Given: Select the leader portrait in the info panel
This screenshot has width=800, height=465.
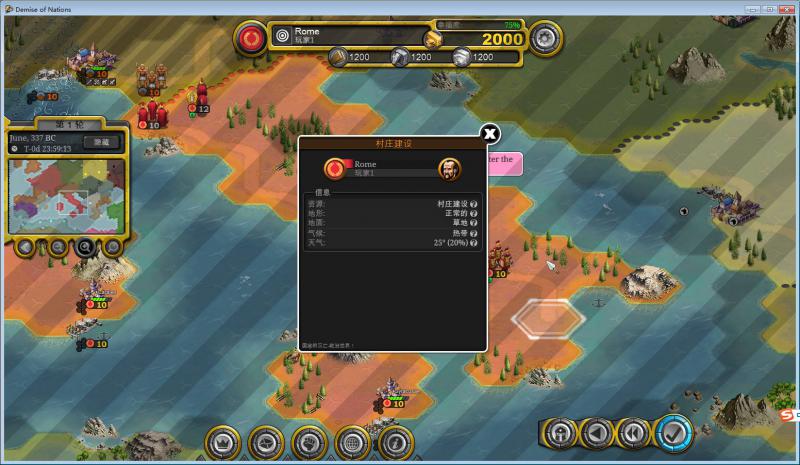Looking at the screenshot, I should point(450,168).
